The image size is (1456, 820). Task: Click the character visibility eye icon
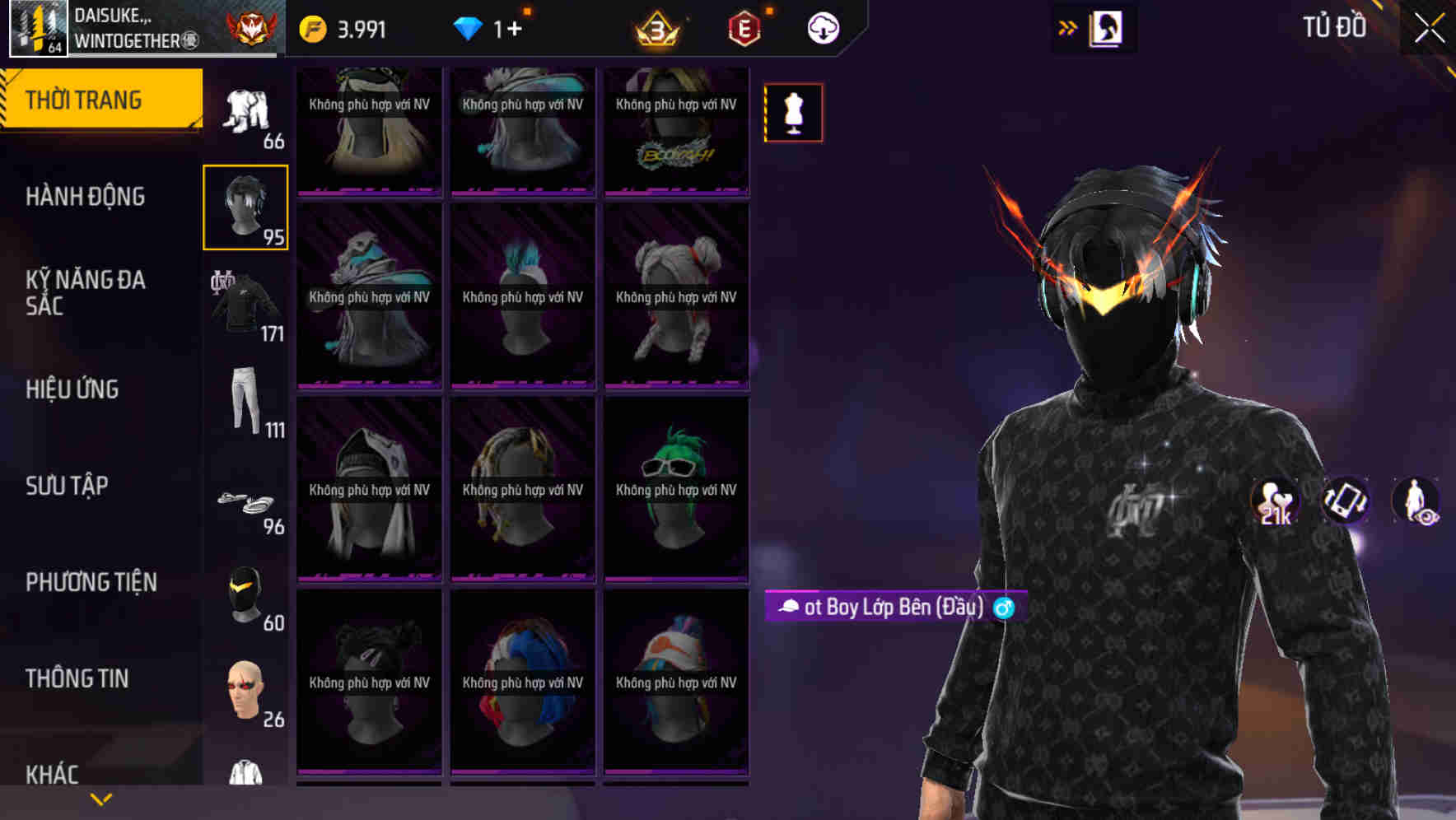point(1418,502)
